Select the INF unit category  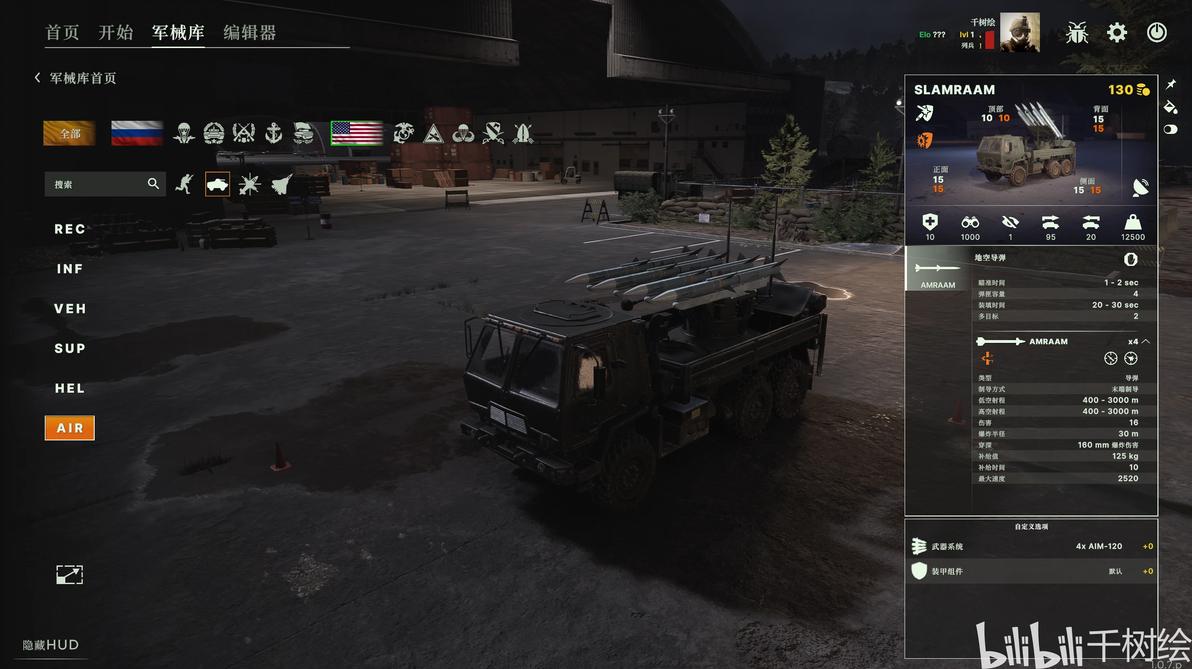pos(70,269)
